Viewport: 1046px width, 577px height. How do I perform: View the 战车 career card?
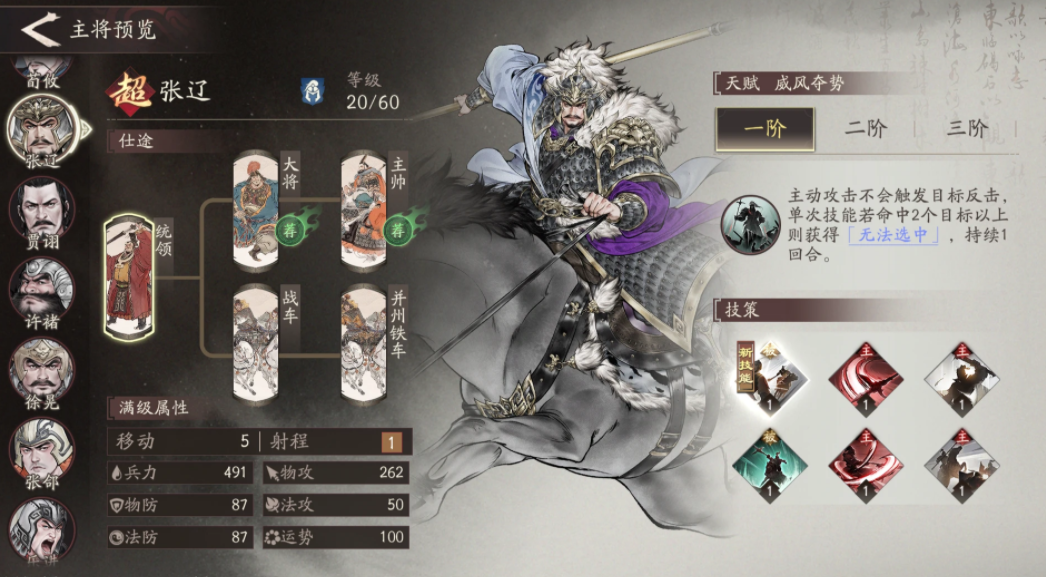(257, 342)
